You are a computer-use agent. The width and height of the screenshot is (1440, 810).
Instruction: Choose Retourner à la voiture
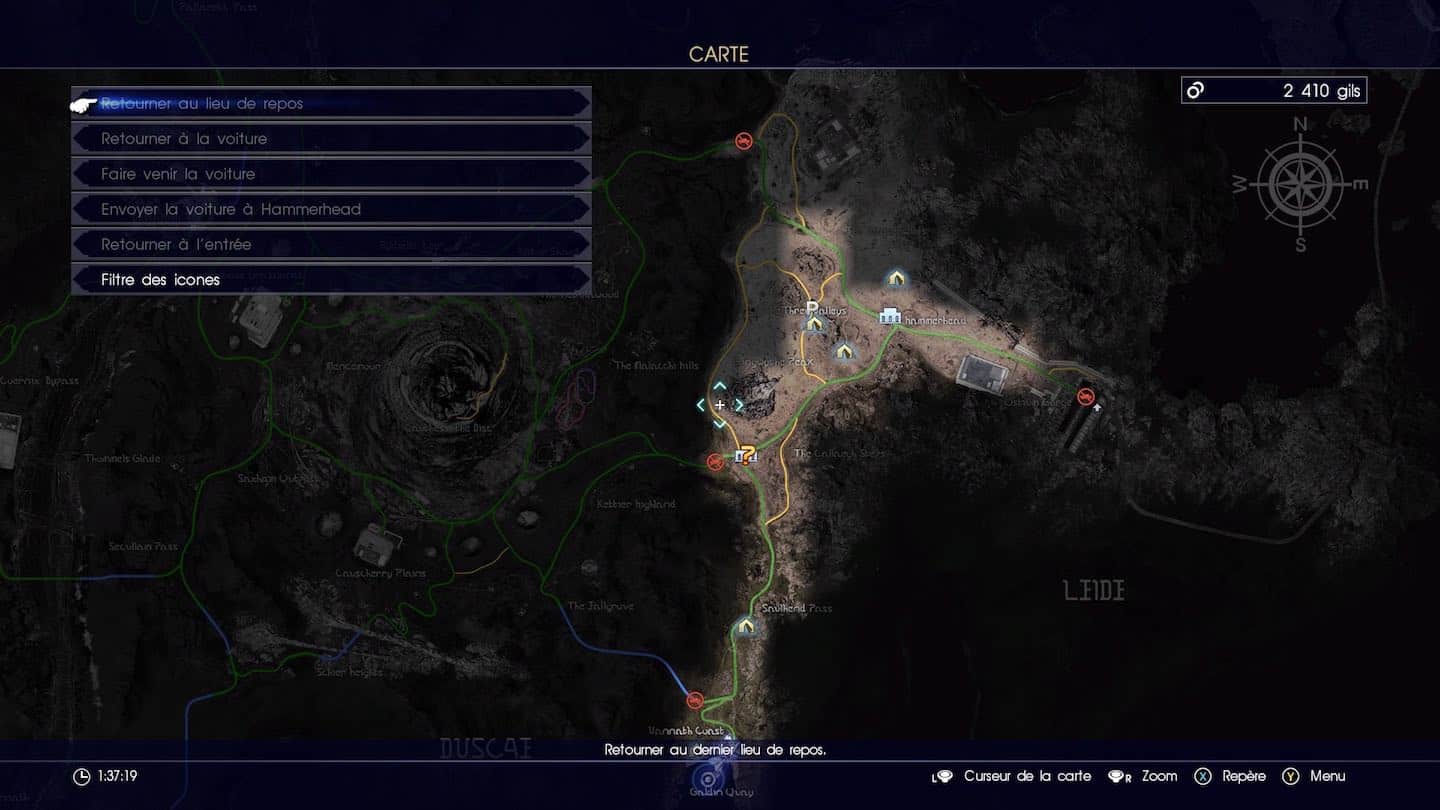pyautogui.click(x=330, y=138)
